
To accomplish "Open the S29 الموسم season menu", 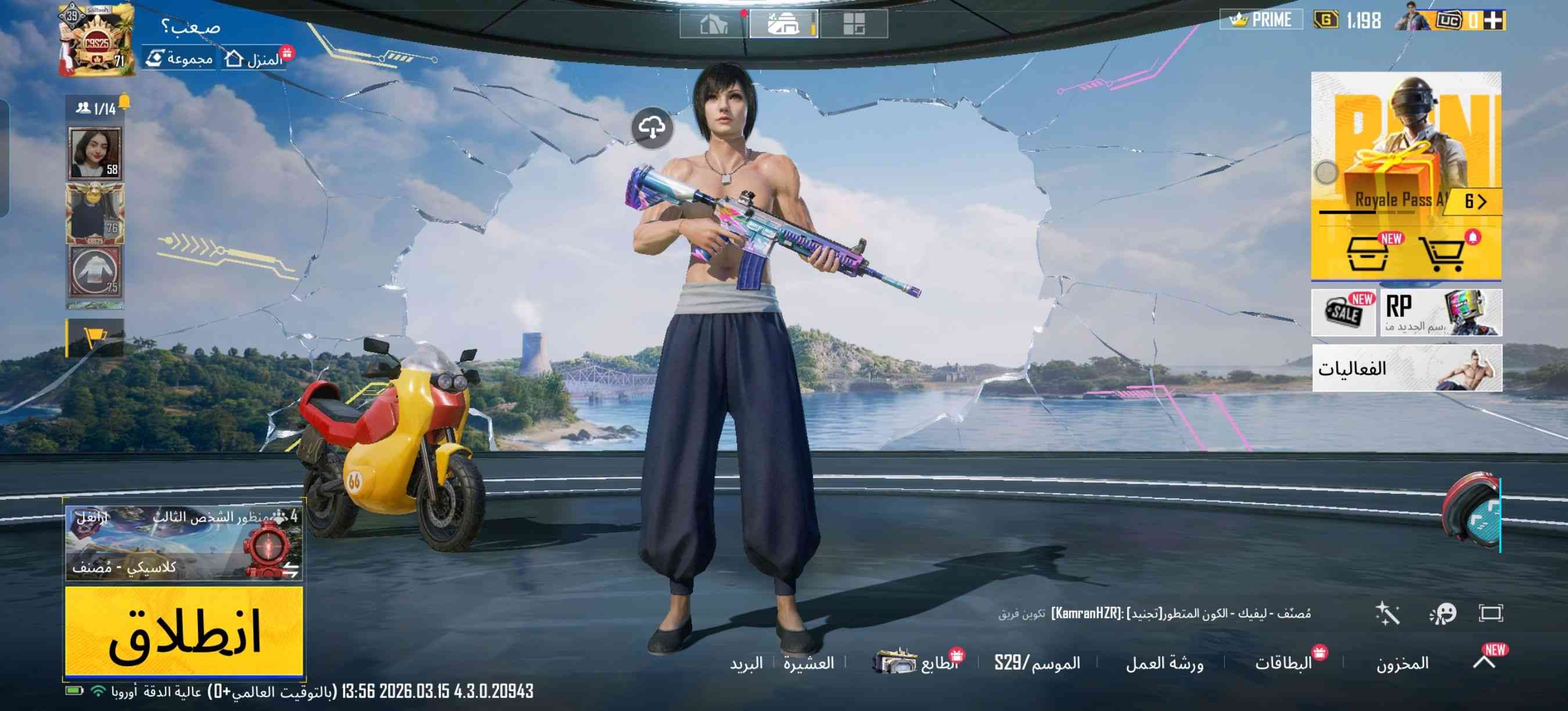I will (x=1037, y=663).
